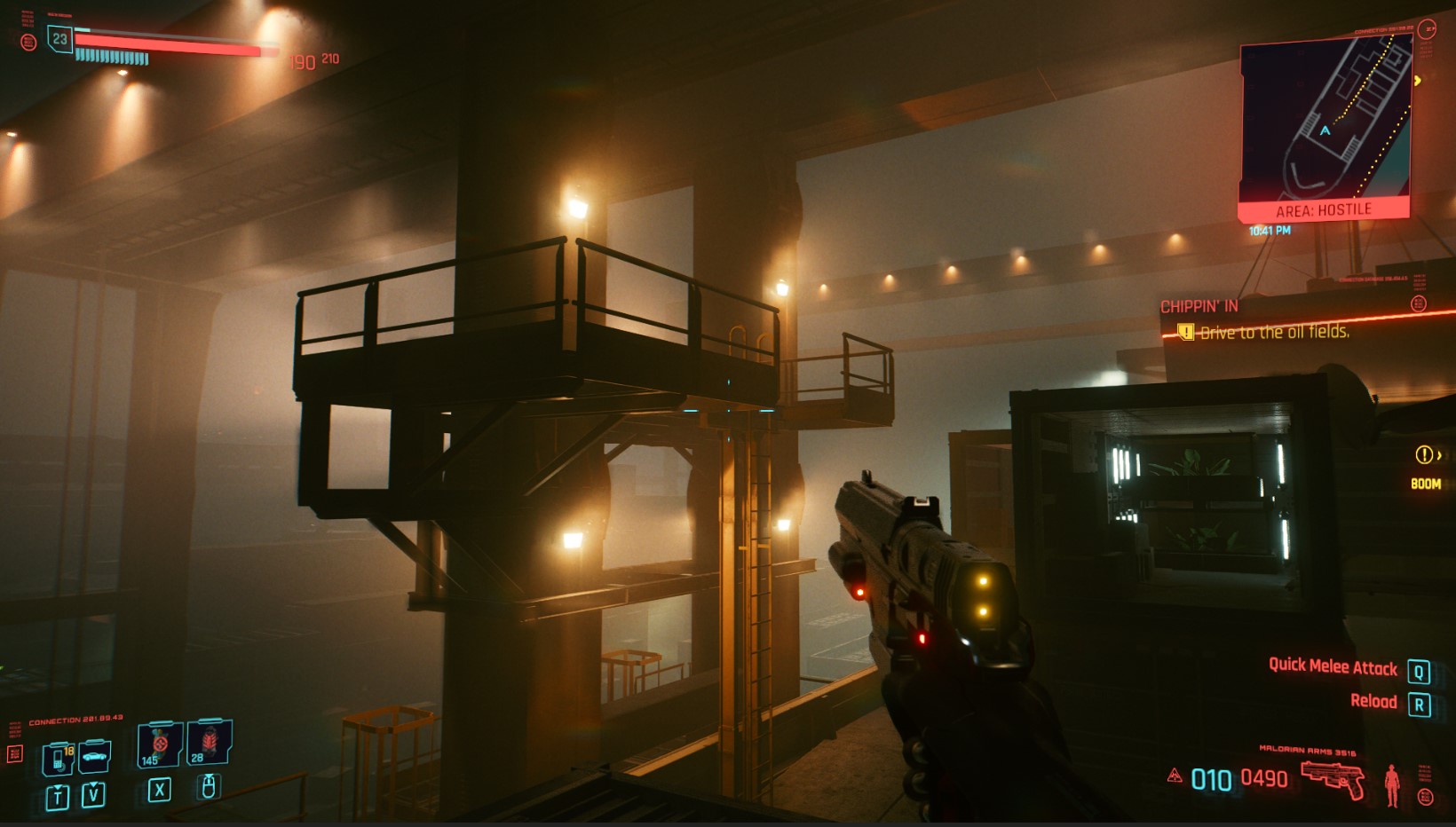Click the Quick Melee Attack Q prompt
The height and width of the screenshot is (827, 1456).
tap(1334, 668)
